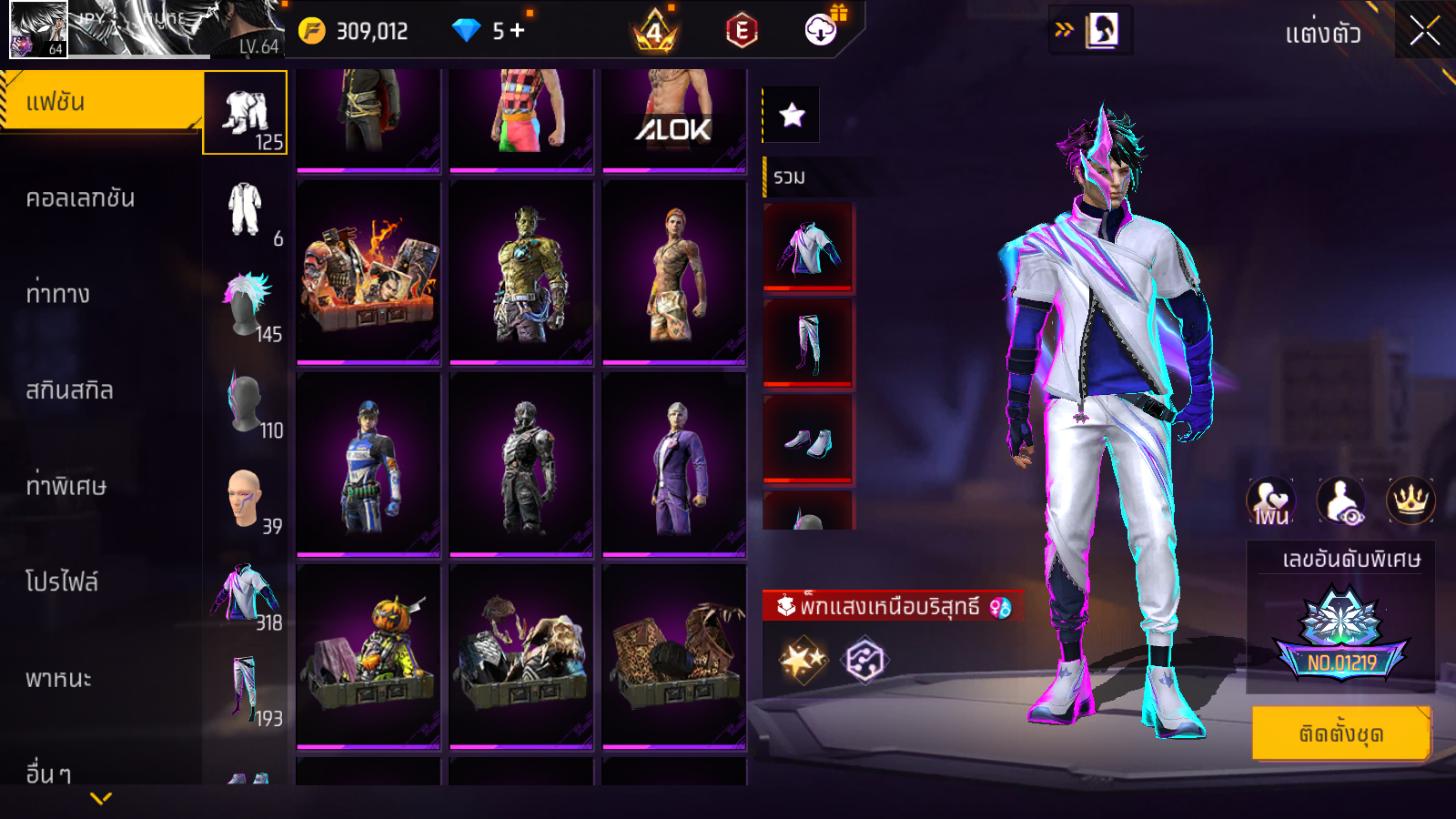Pick the green zombie outfit thumbnail
Screen dimensions: 1456x819
tap(521, 273)
